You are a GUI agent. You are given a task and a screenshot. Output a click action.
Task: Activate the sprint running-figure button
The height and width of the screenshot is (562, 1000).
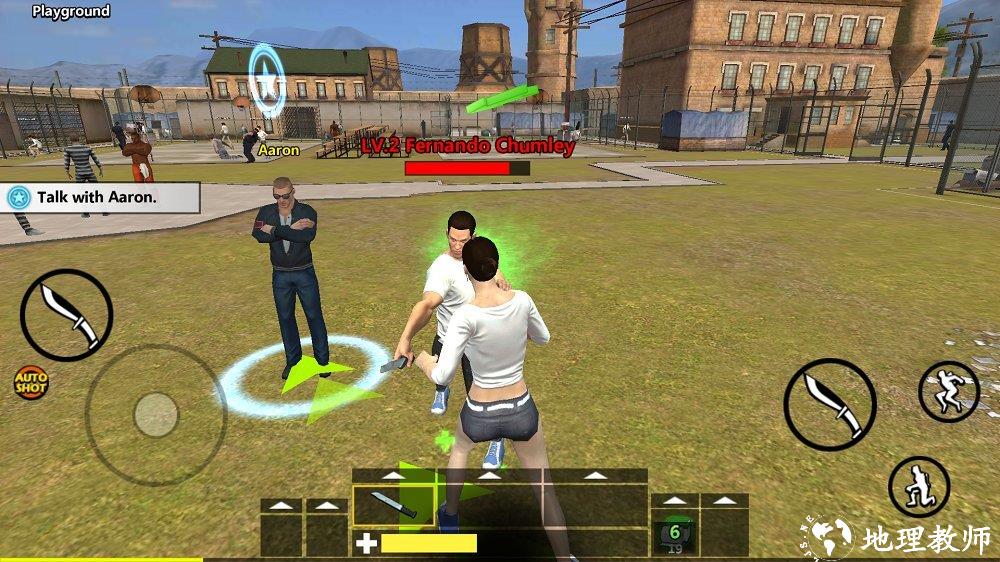coord(948,391)
